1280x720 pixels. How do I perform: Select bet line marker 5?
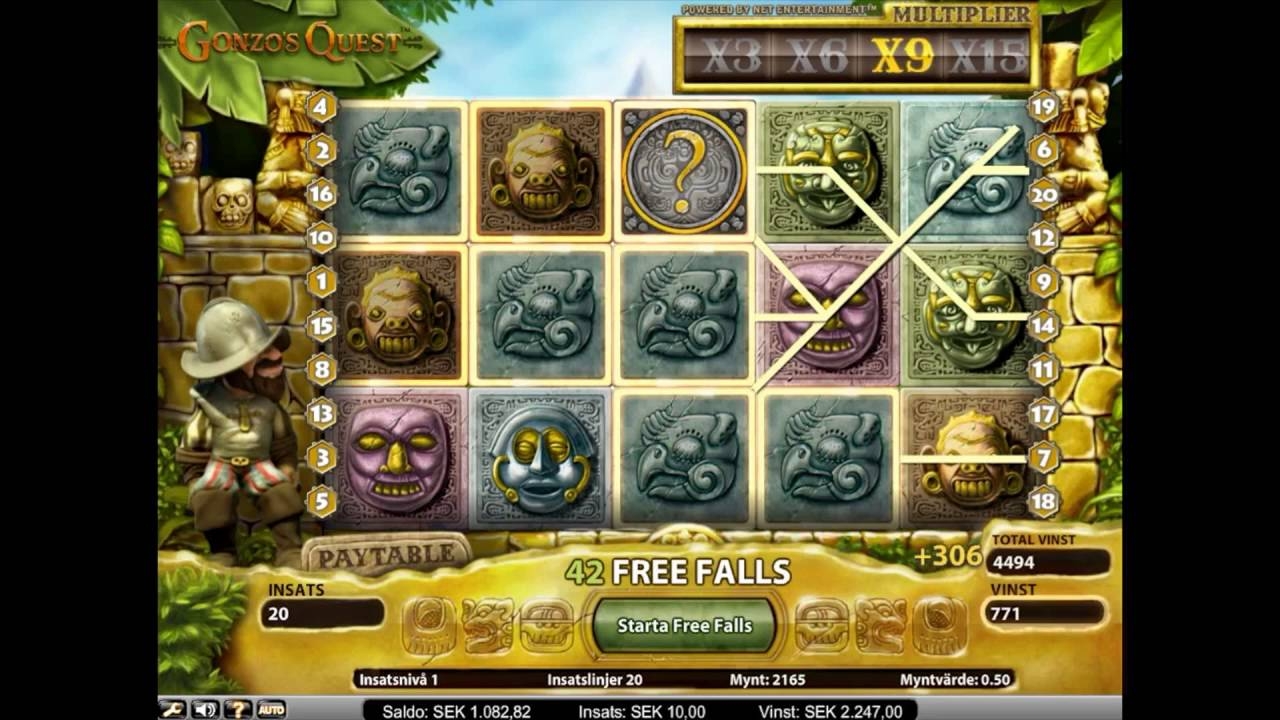pos(321,501)
